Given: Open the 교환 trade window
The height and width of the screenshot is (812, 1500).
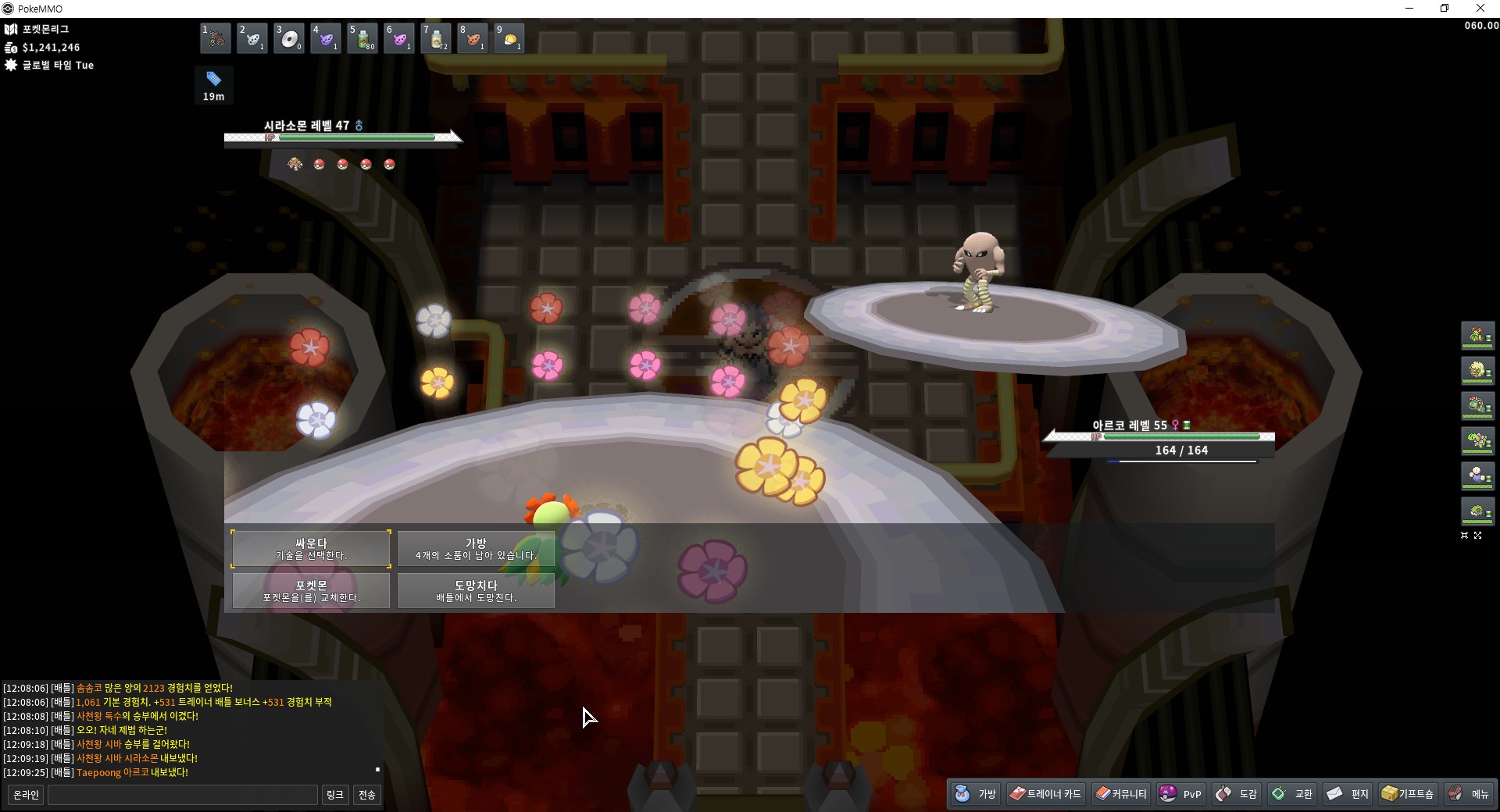Looking at the screenshot, I should click(1293, 794).
